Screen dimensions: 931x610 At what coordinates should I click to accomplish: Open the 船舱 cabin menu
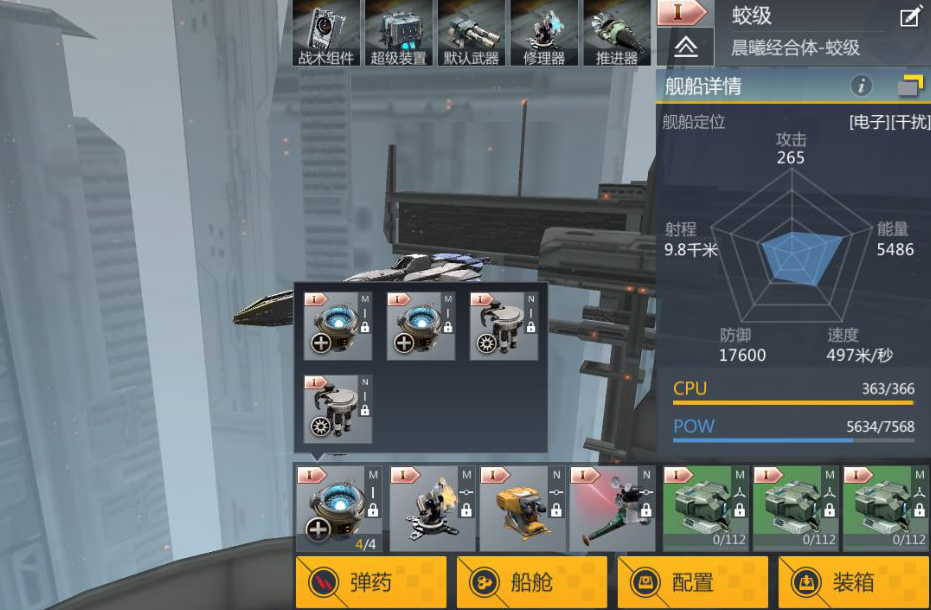coord(531,582)
